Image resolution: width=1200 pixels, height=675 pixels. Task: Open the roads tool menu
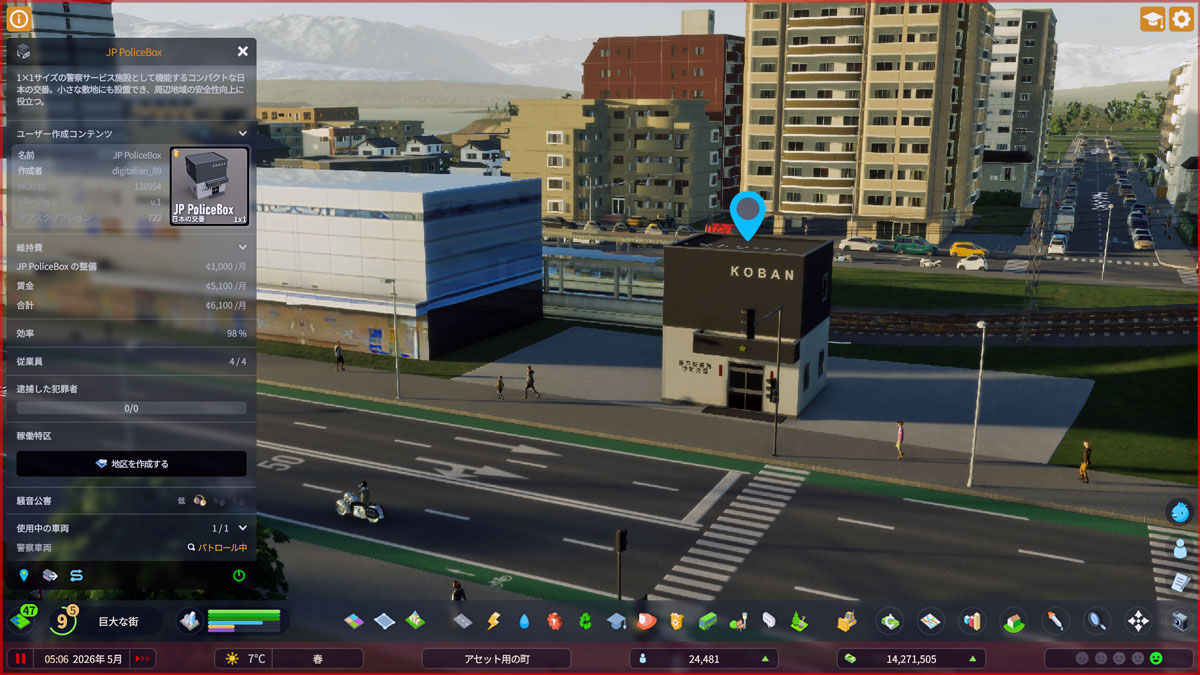pyautogui.click(x=462, y=621)
